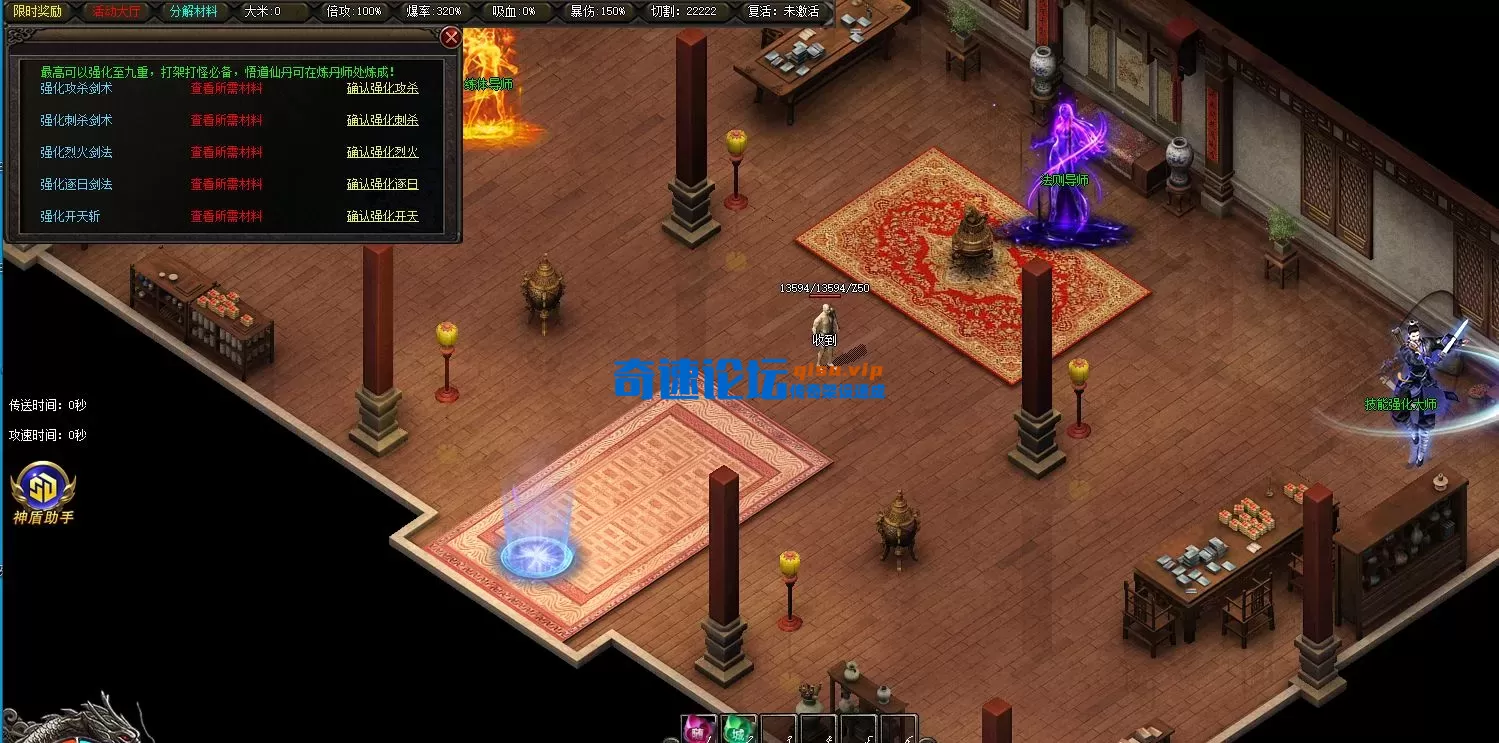The height and width of the screenshot is (743, 1499).
Task: Confirm 确认强化刺杀 enhancement
Action: pos(382,120)
